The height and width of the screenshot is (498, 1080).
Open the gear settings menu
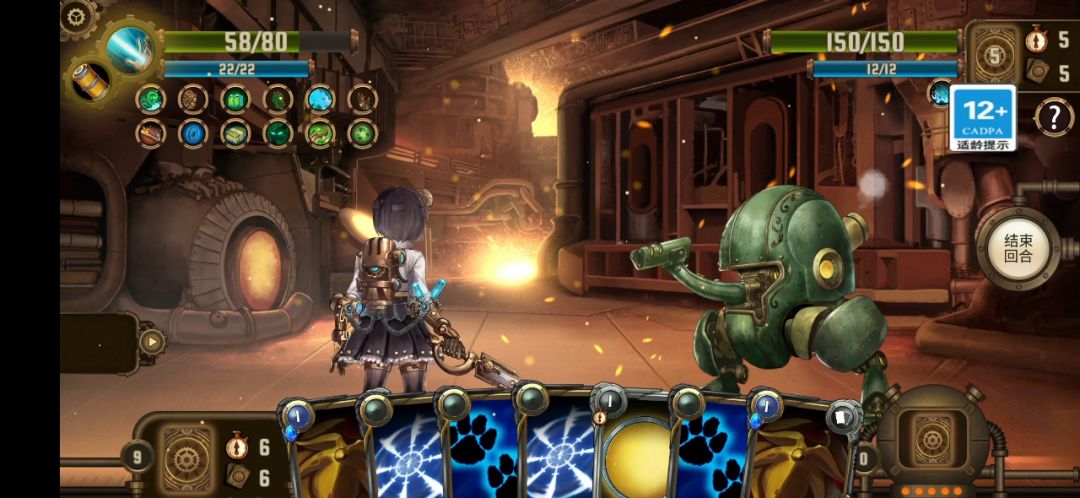click(77, 15)
